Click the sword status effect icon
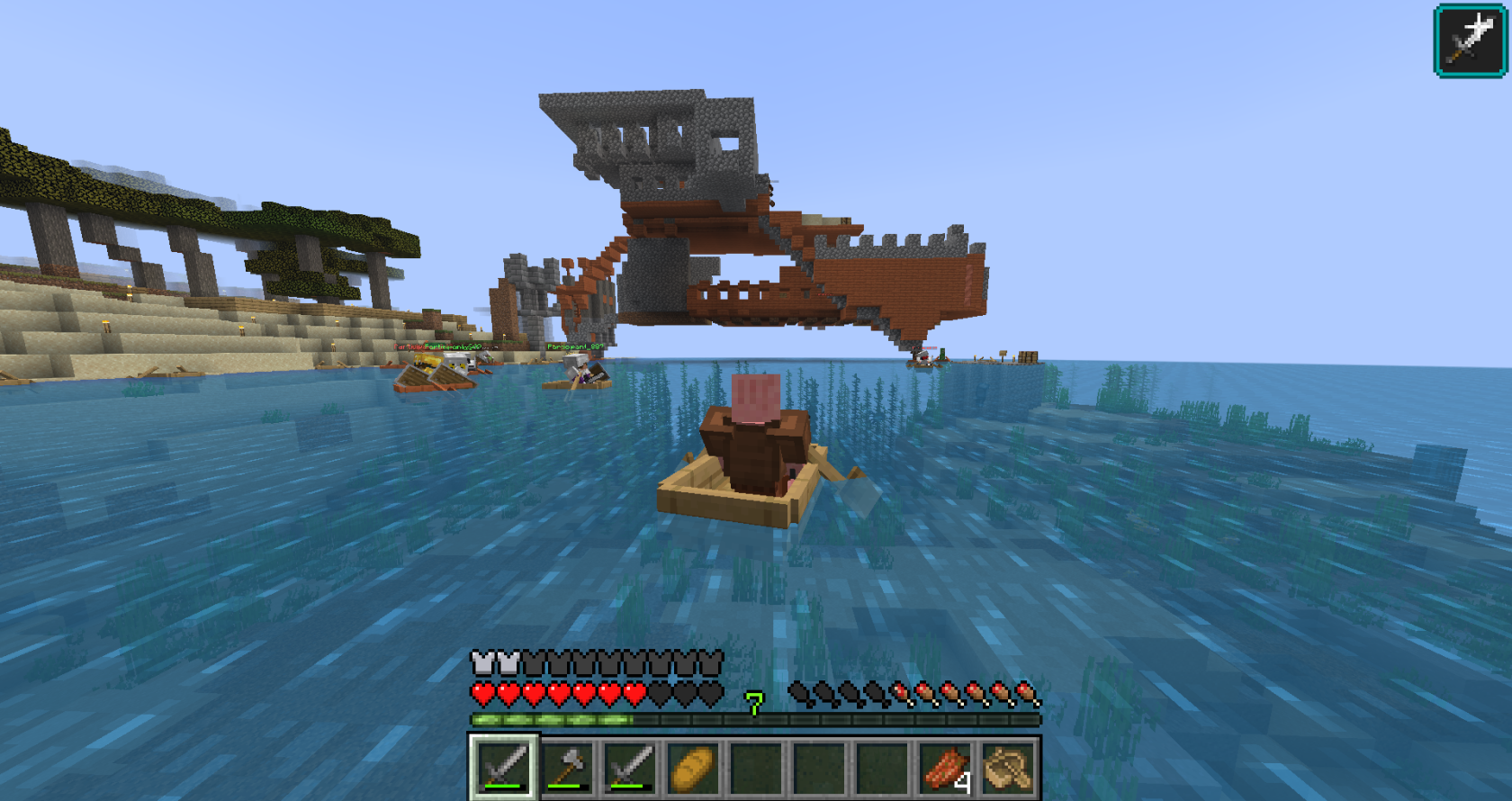 pyautogui.click(x=1470, y=40)
